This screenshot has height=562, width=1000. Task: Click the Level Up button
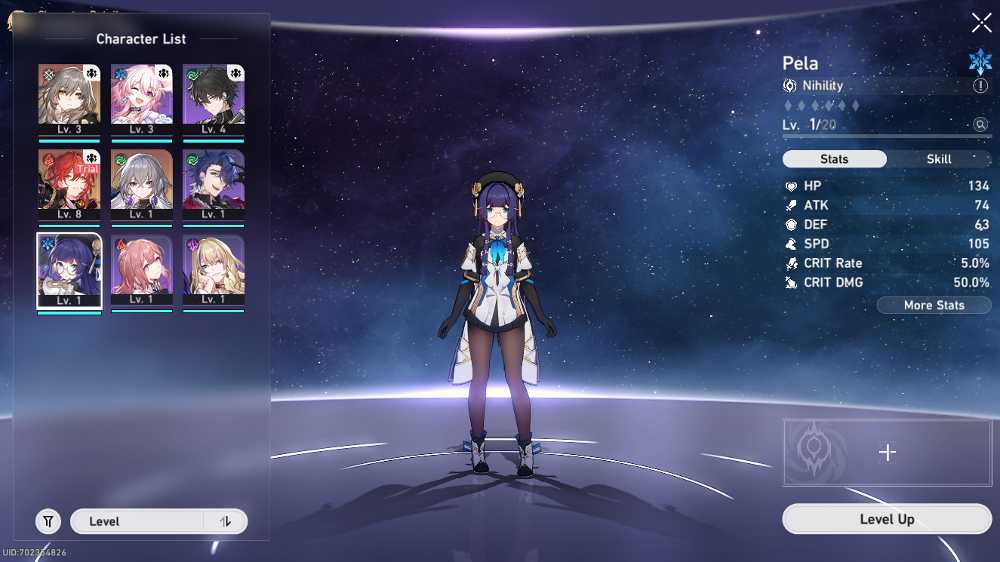click(x=886, y=519)
